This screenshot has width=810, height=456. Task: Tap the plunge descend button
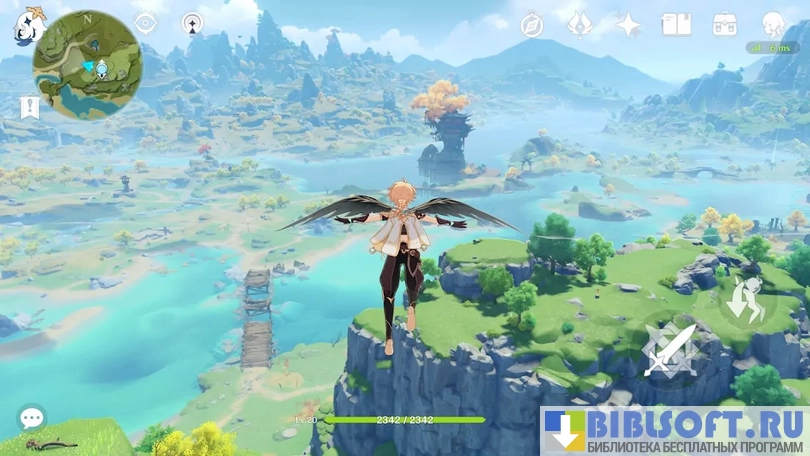click(747, 301)
